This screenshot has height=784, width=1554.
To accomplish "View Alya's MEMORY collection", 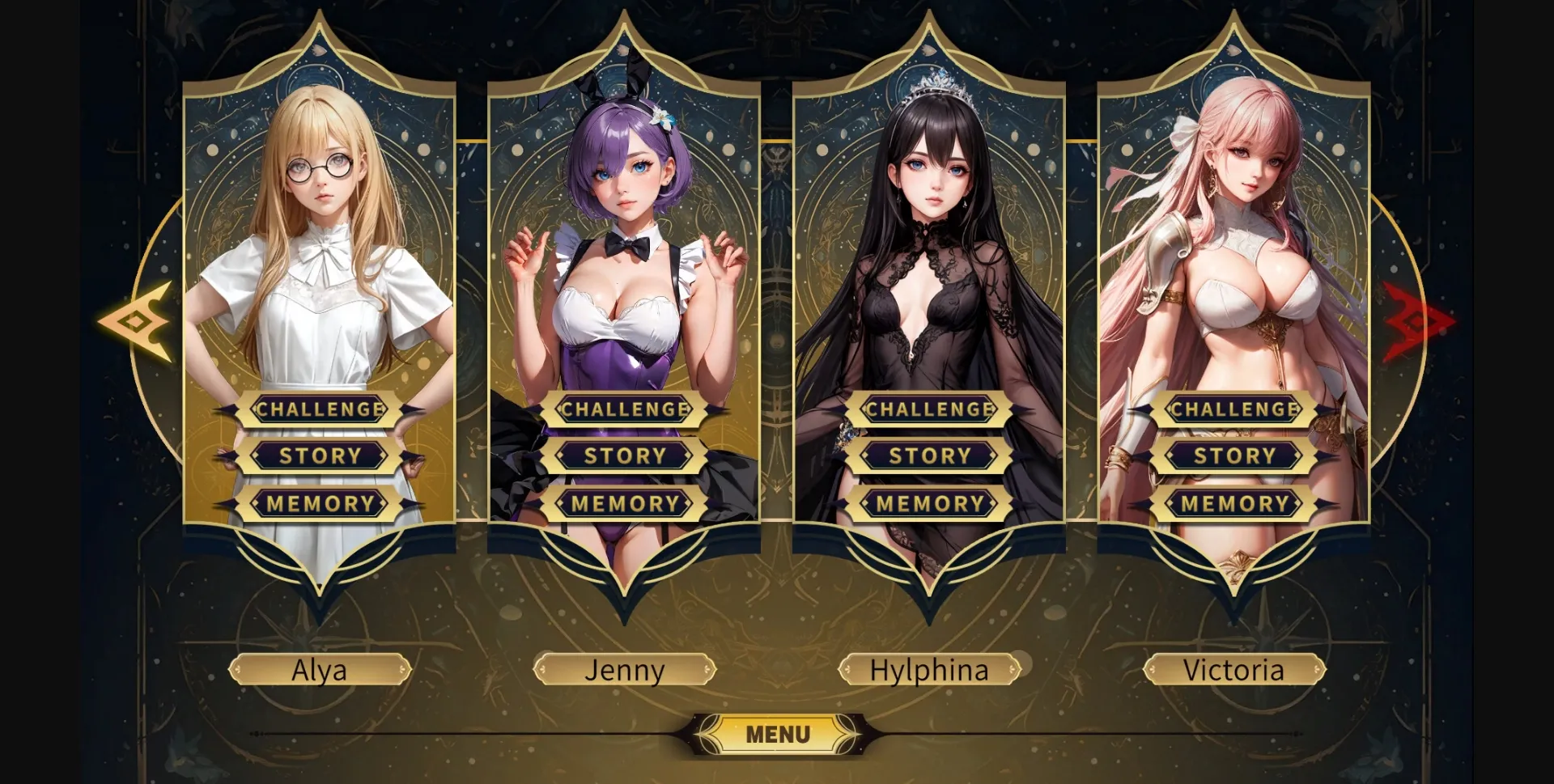I will tap(319, 502).
